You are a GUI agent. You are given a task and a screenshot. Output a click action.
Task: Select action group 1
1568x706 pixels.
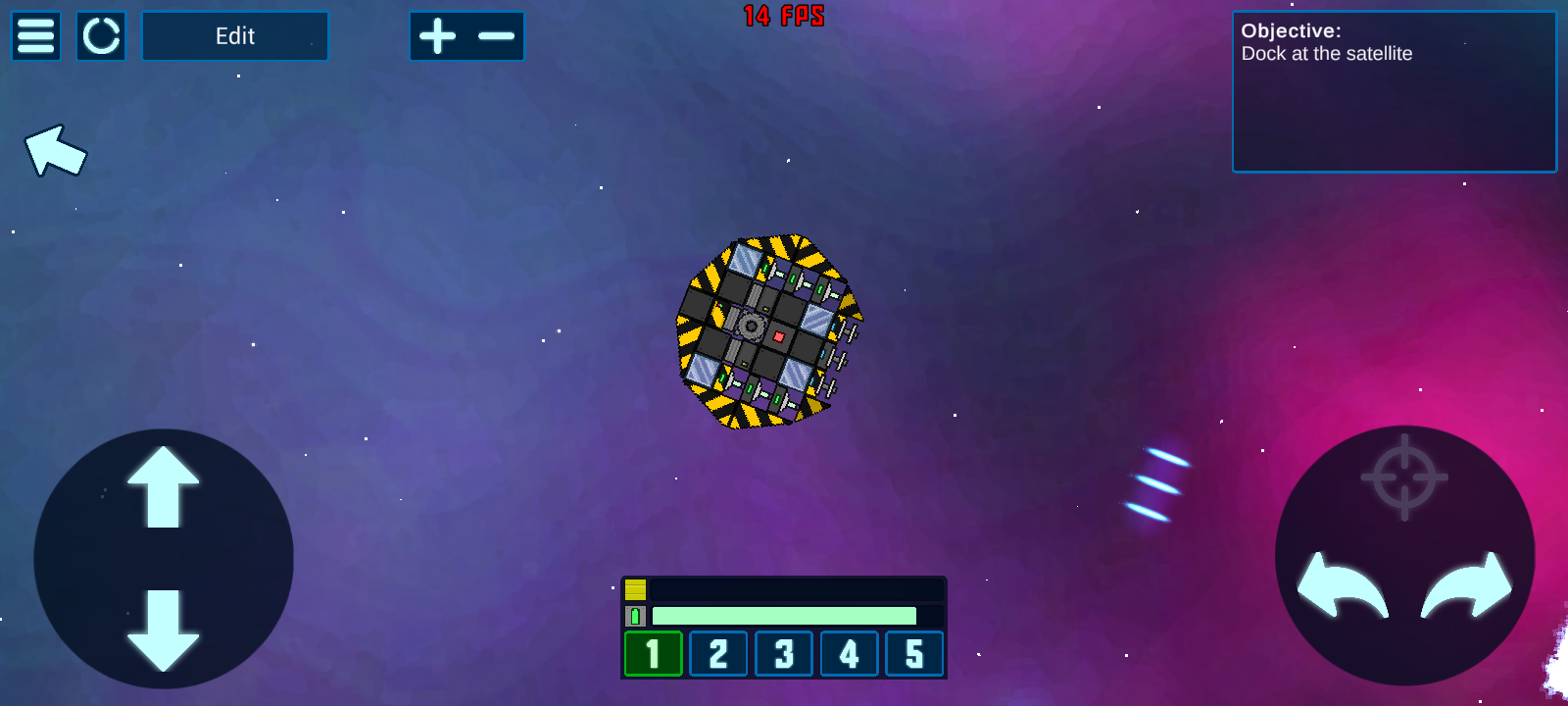point(653,654)
